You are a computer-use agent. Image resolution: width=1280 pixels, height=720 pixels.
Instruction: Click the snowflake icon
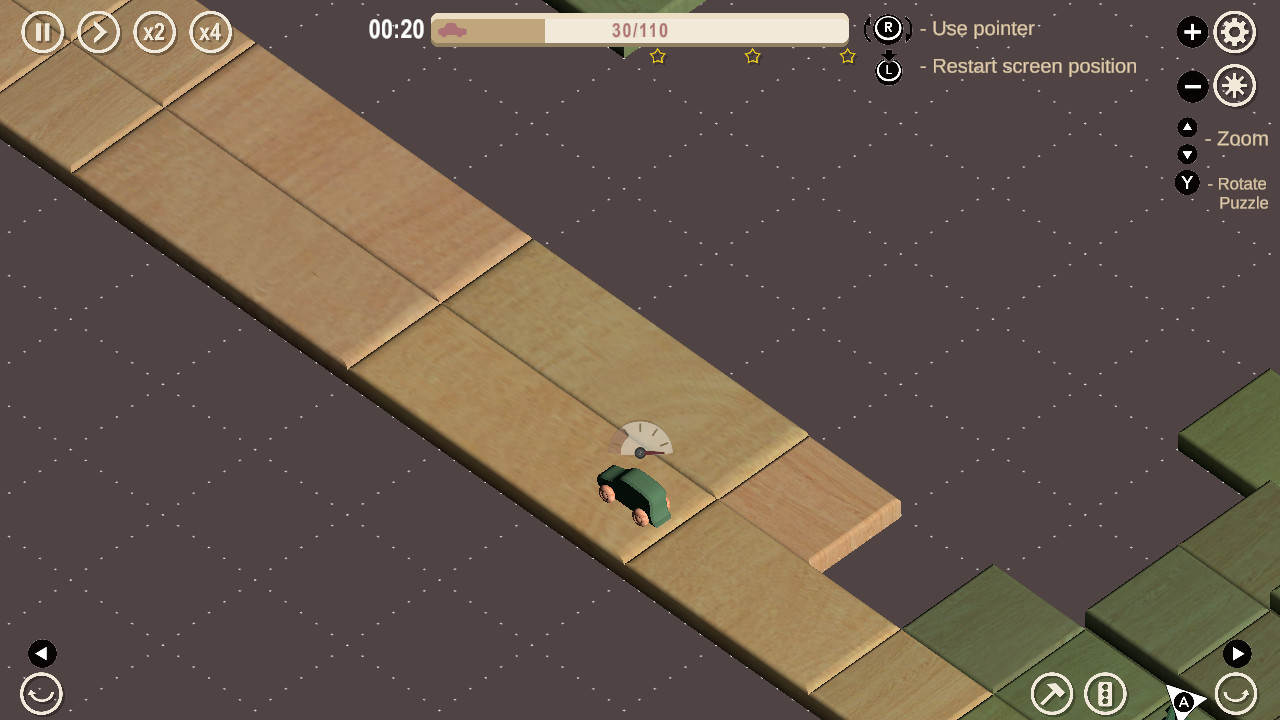click(1235, 86)
